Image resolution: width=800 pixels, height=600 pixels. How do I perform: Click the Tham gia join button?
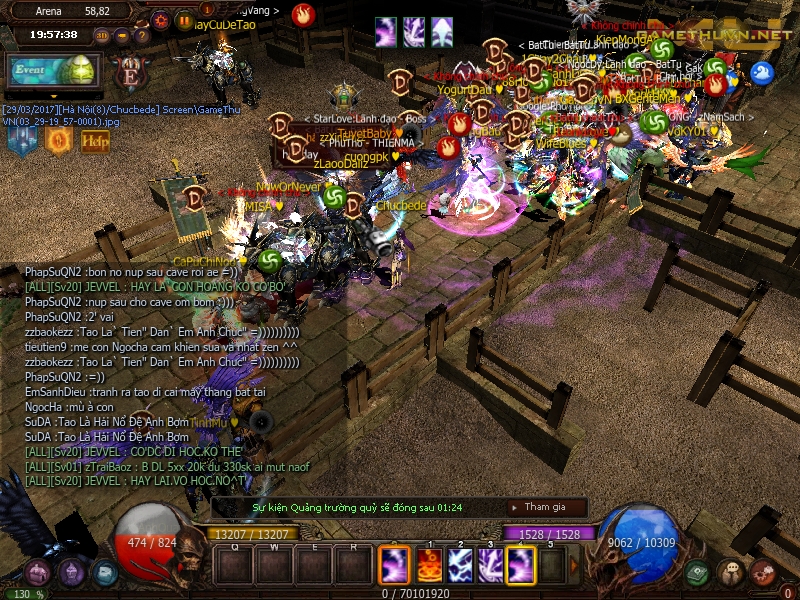pos(545,508)
